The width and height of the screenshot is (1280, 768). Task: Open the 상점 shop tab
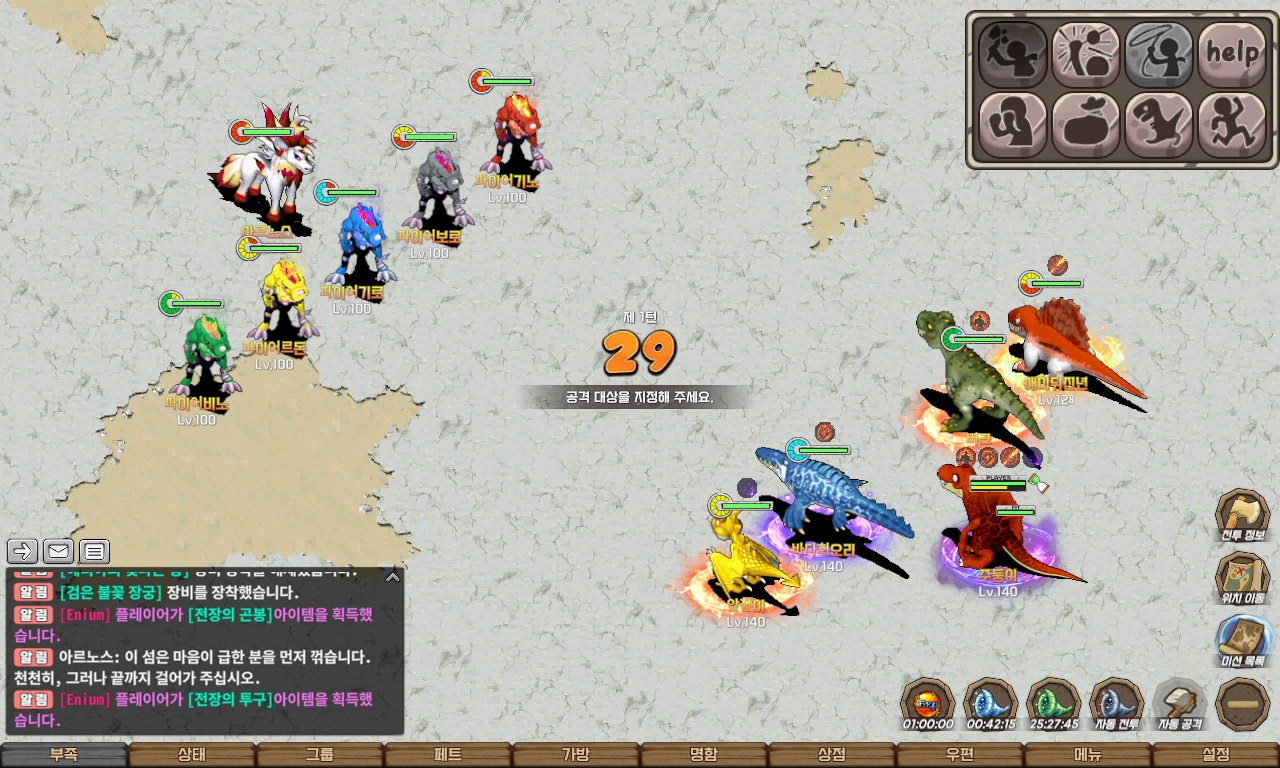point(832,755)
